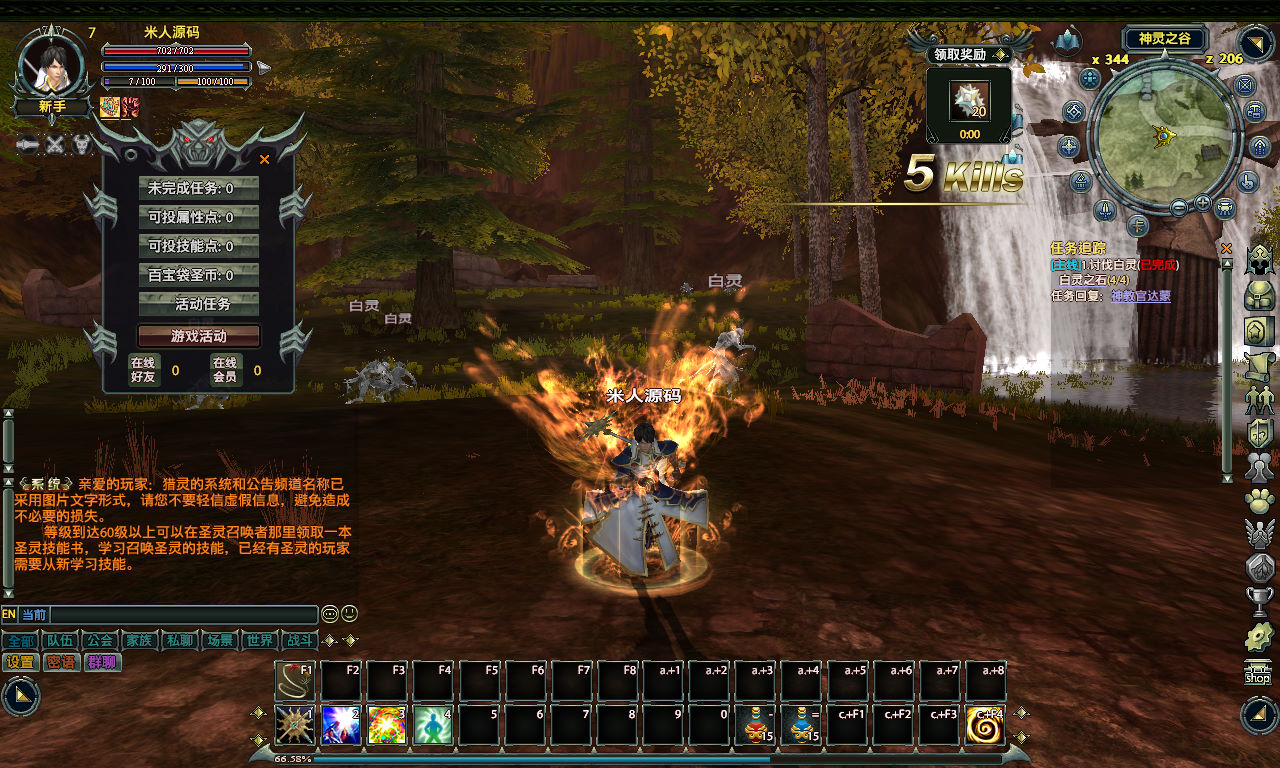Zoom in the minimap with the plus button
This screenshot has width=1280, height=768.
pos(1202,203)
